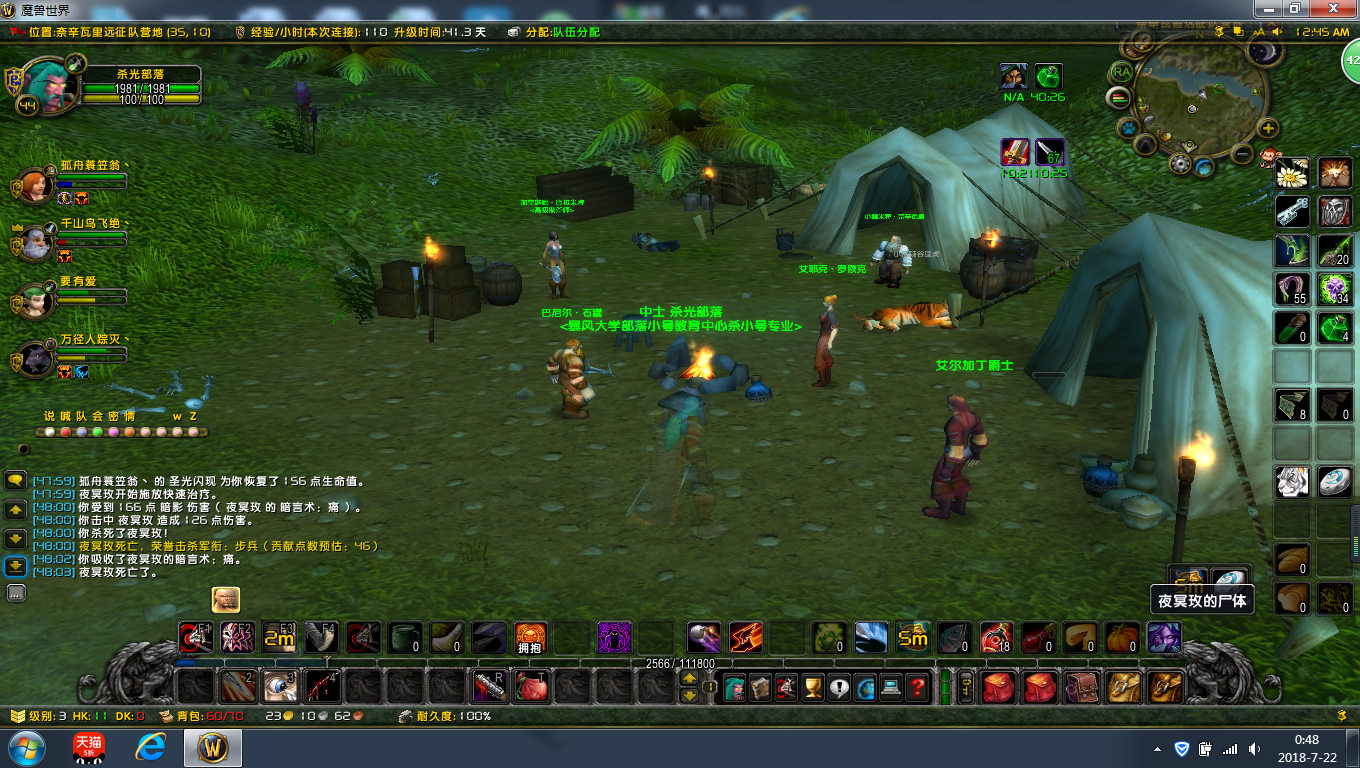The width and height of the screenshot is (1360, 768).
Task: Use the red apple item slot
Action: tap(532, 687)
